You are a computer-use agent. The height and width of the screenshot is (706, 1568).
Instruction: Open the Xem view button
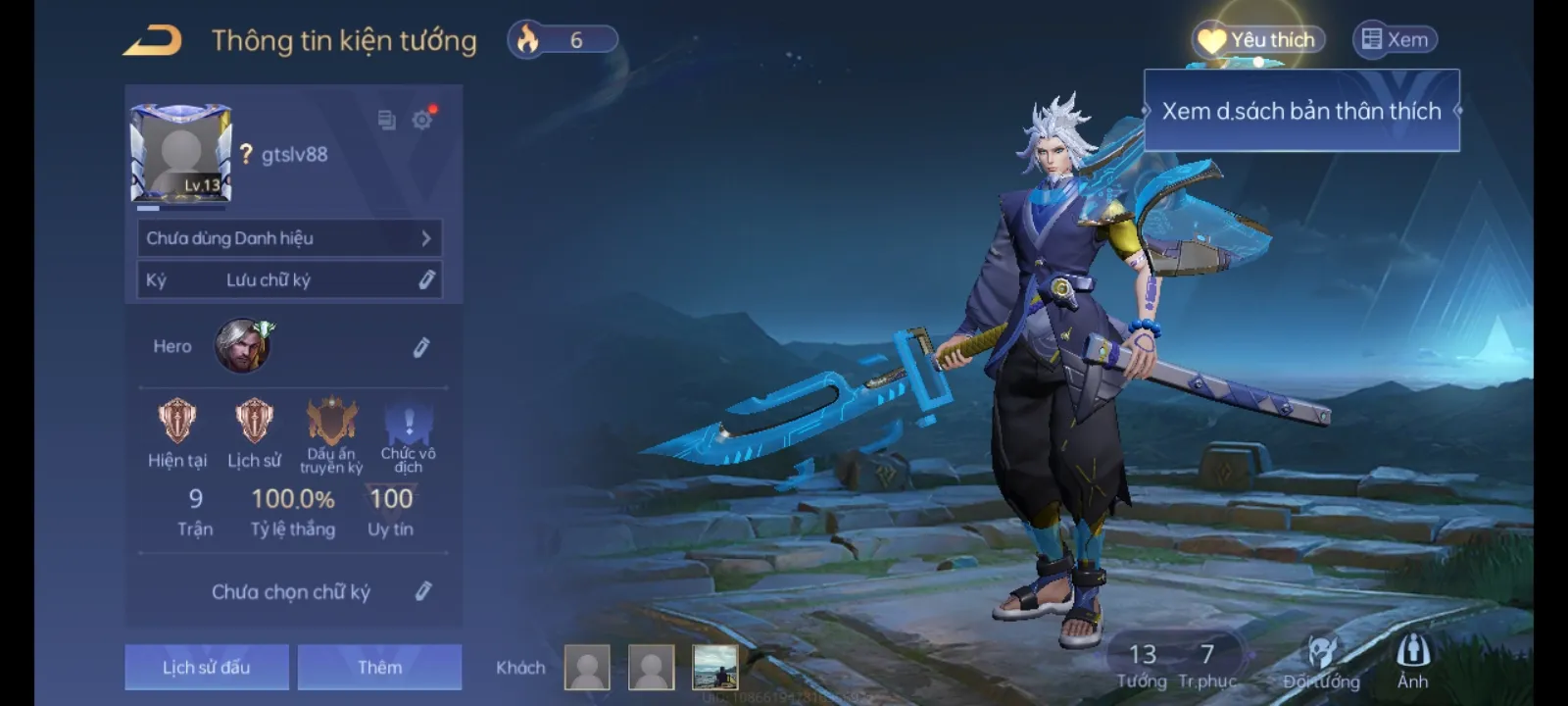click(1396, 40)
